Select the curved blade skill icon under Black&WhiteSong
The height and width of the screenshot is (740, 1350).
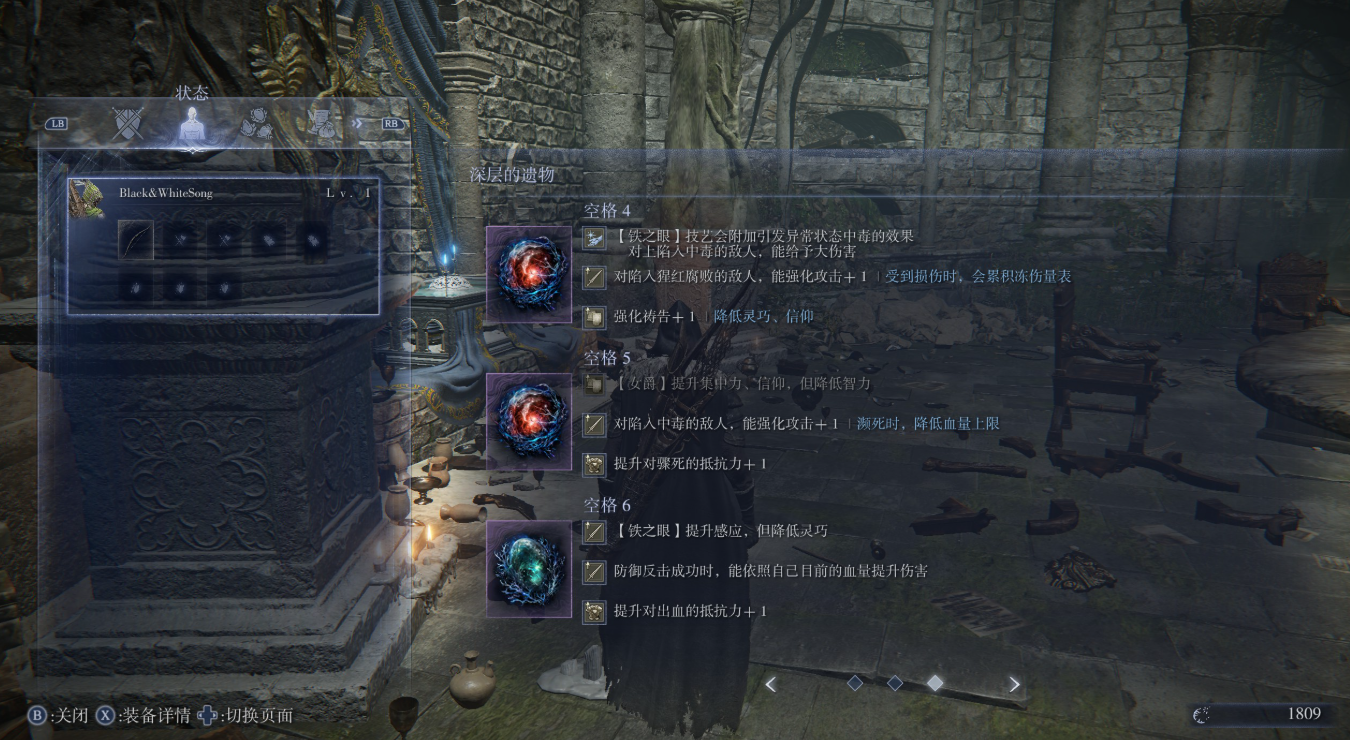(137, 241)
